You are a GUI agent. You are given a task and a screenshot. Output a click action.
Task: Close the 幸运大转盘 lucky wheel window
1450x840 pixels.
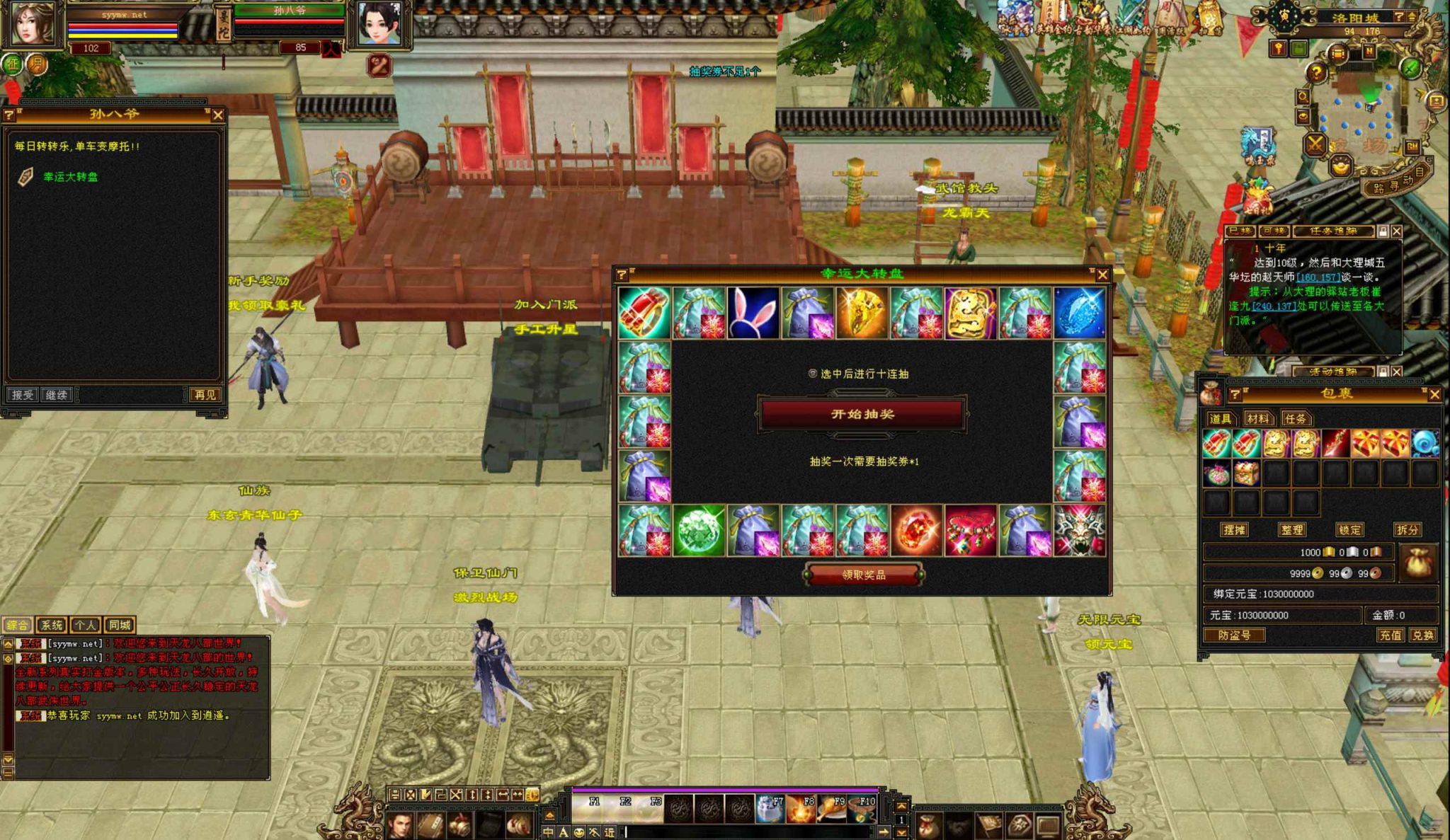pyautogui.click(x=1102, y=275)
